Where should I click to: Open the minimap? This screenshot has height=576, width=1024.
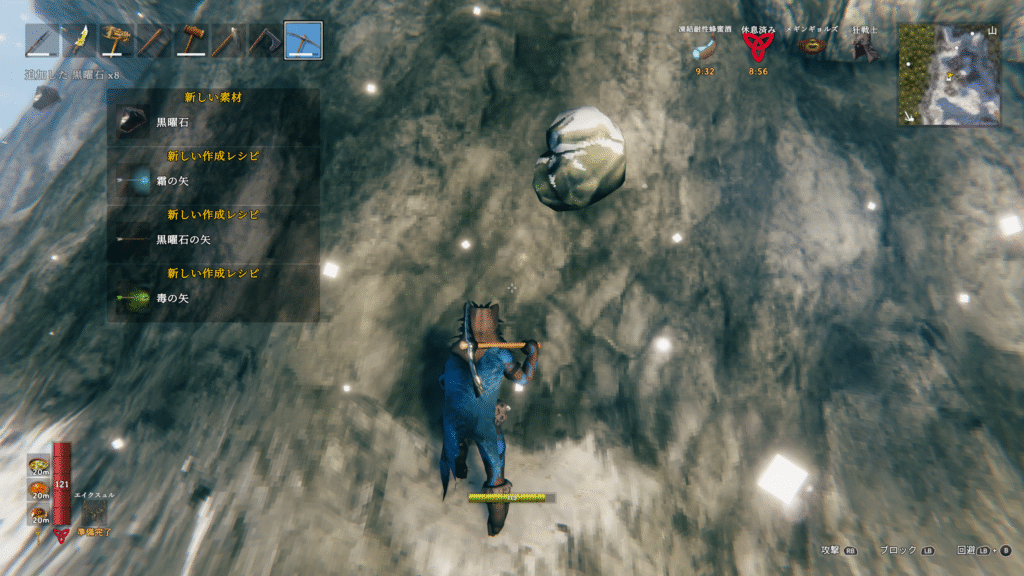[x=948, y=74]
